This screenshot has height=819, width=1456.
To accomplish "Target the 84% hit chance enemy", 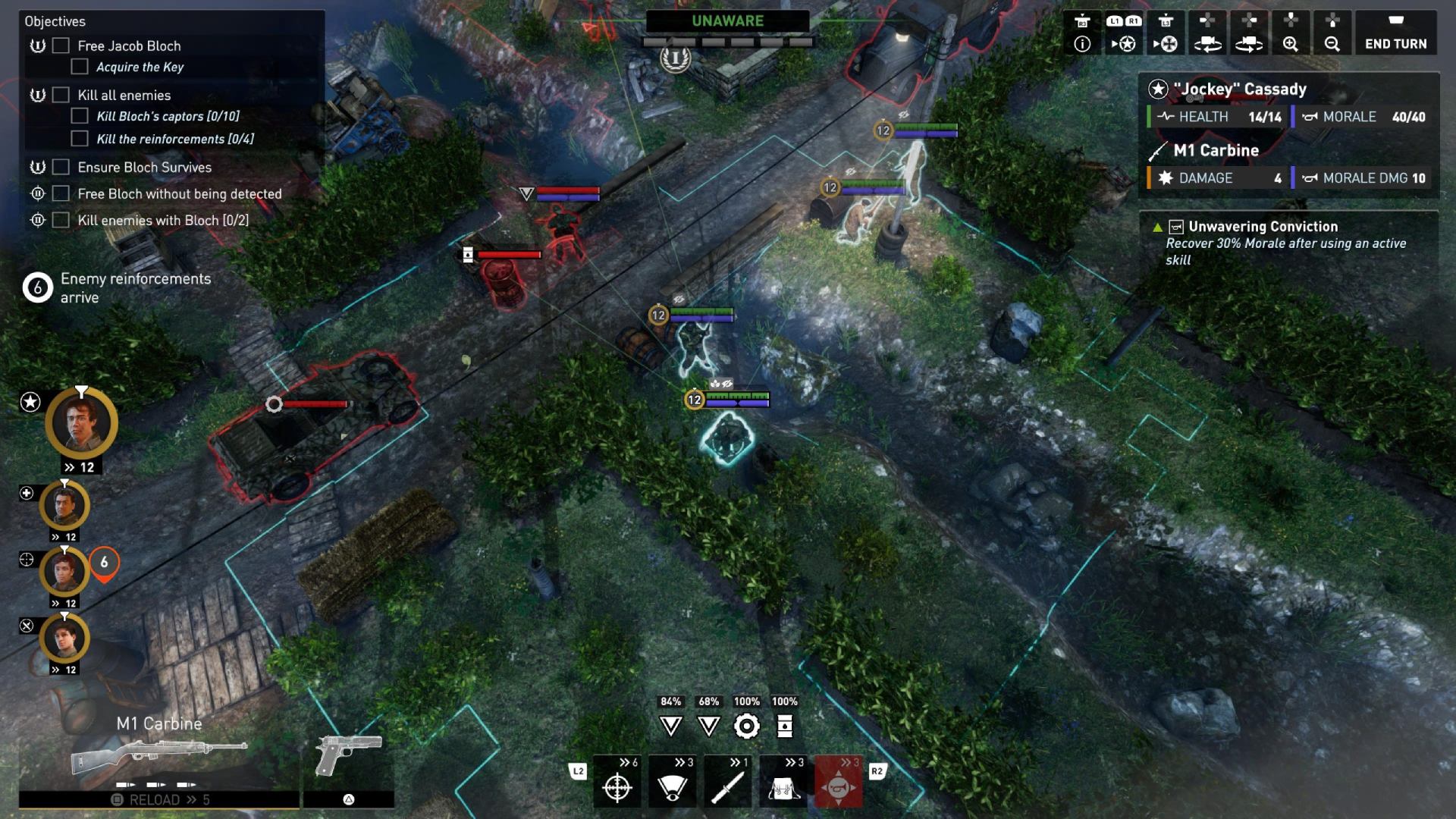I will click(670, 726).
